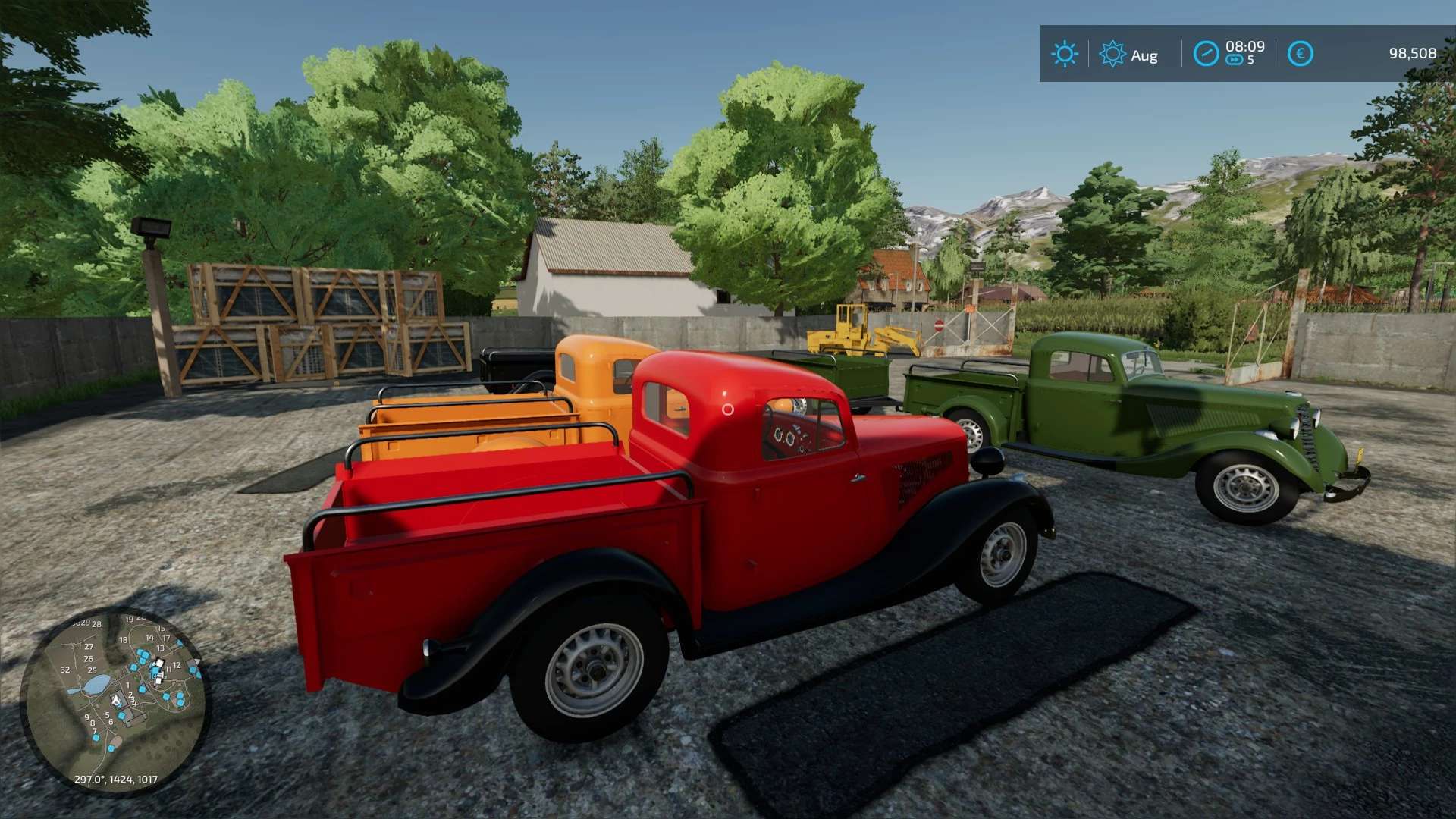Open finances via the euro icon
This screenshot has height=819, width=1456.
(x=1300, y=54)
